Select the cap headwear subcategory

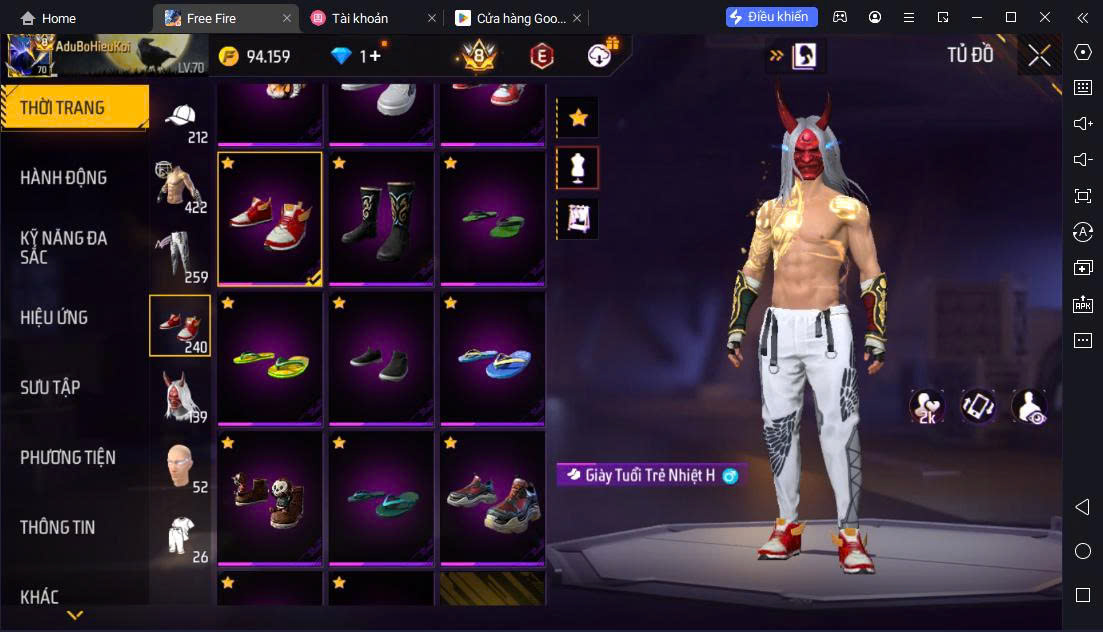point(181,120)
